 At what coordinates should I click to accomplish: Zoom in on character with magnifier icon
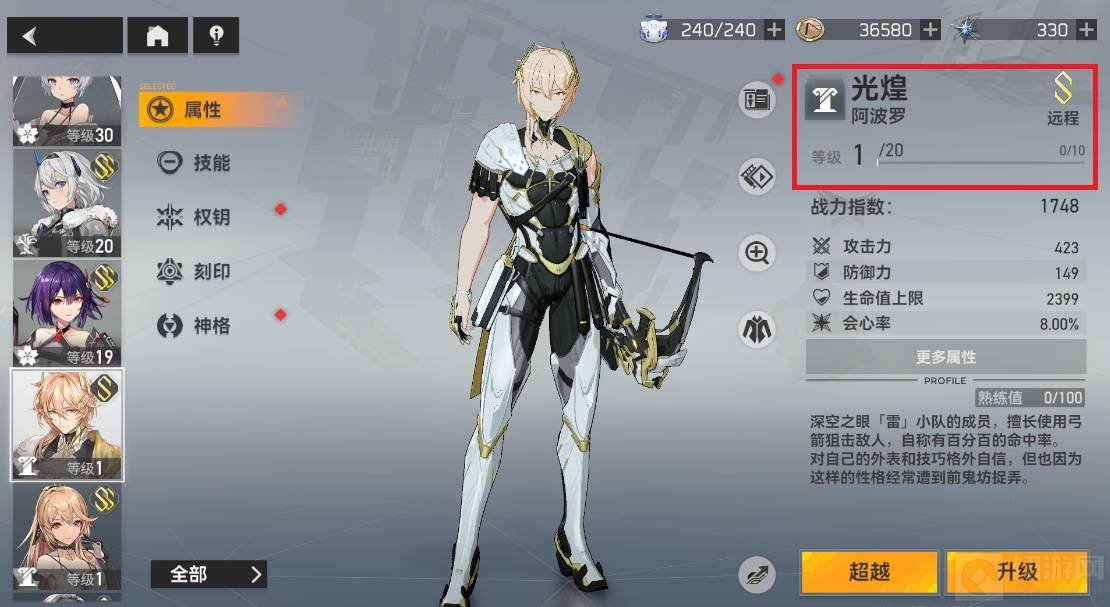coord(757,253)
